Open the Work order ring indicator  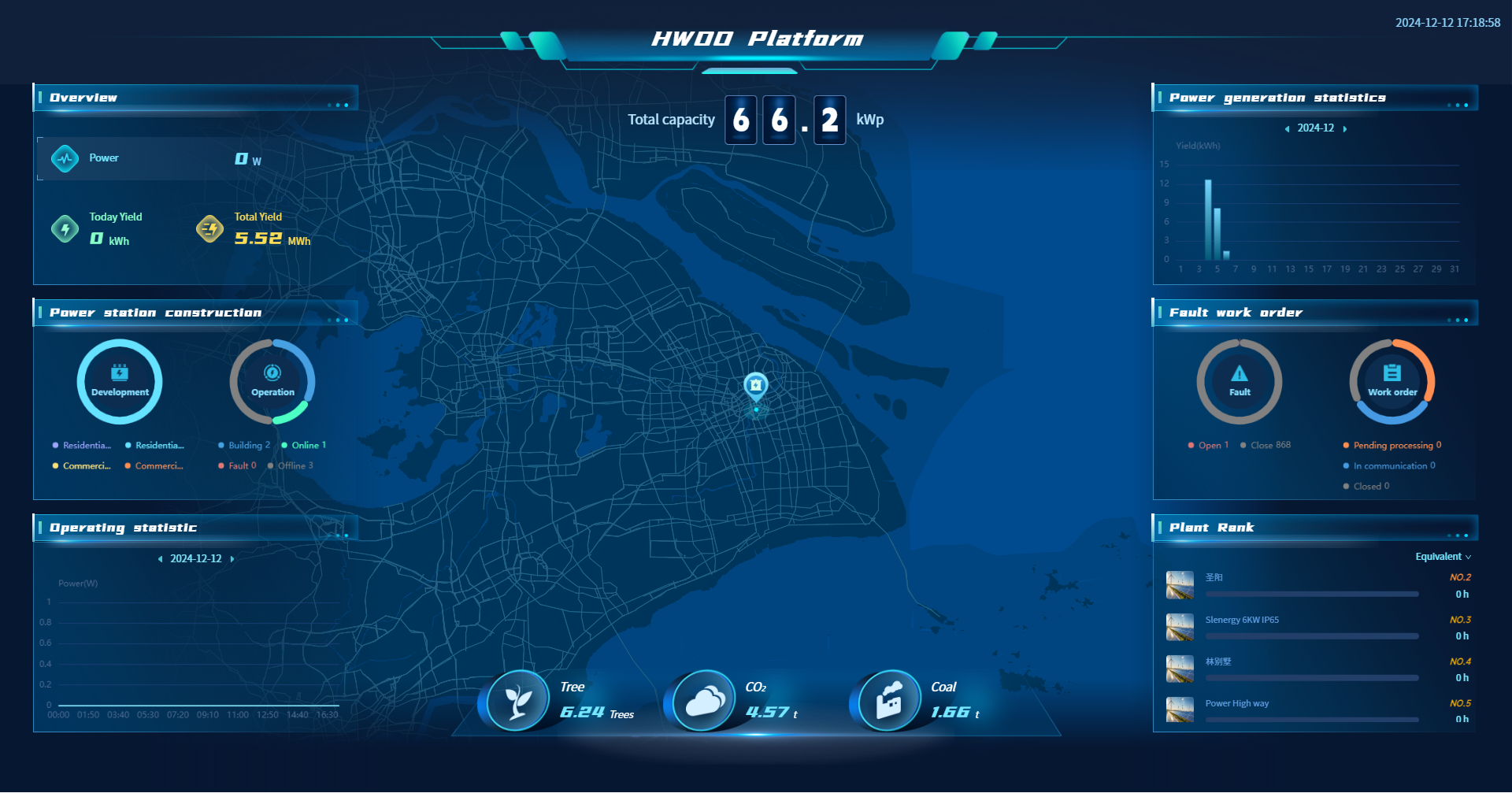tap(1392, 381)
